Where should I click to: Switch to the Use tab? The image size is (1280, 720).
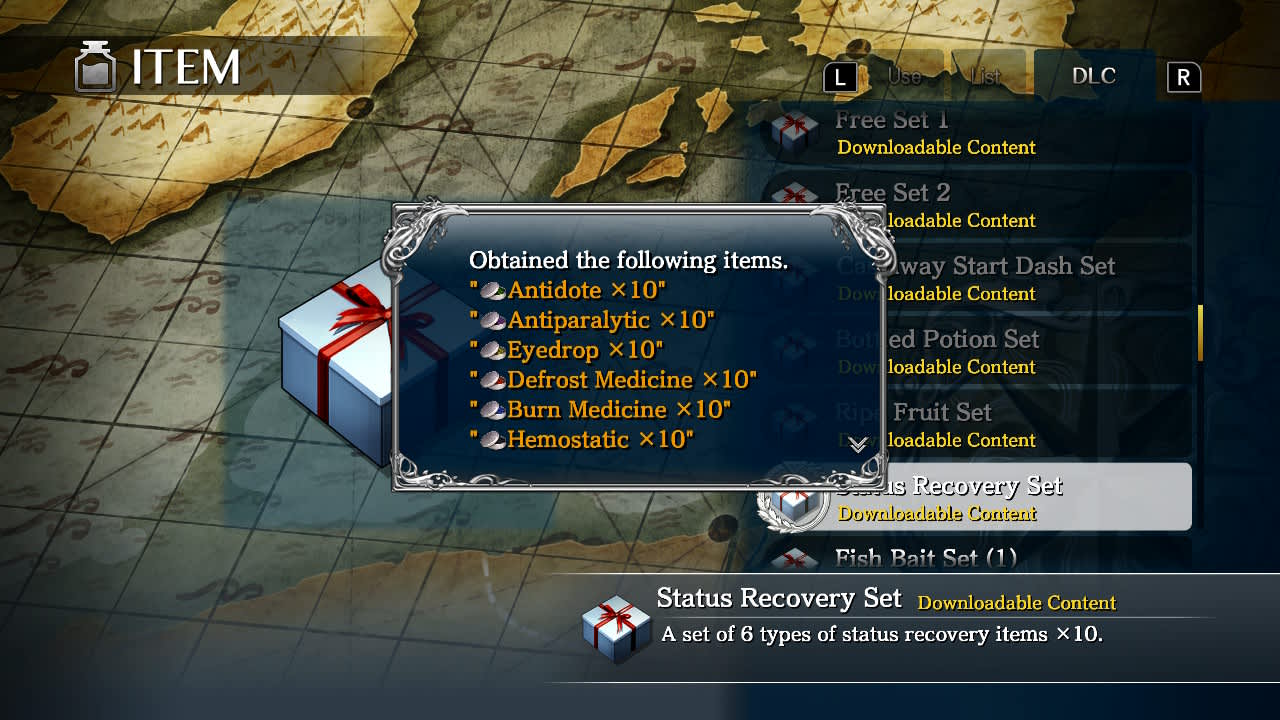(905, 77)
